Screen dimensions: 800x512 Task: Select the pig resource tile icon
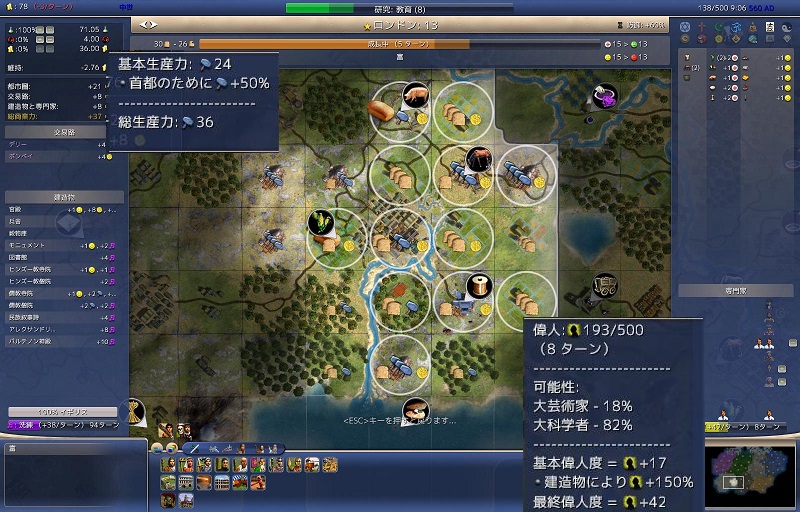[415, 95]
